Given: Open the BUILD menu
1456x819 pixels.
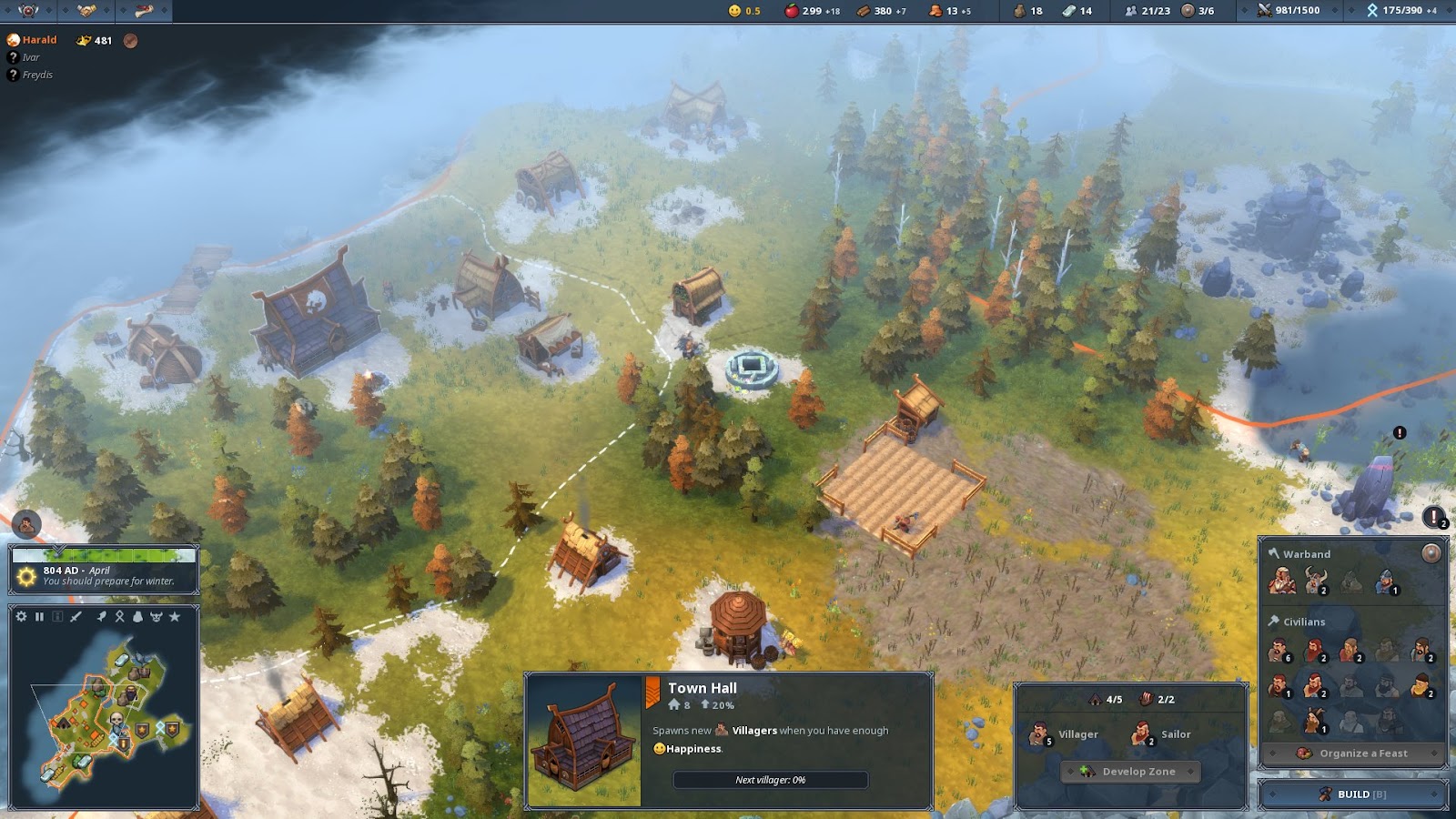Looking at the screenshot, I should coord(1353,794).
